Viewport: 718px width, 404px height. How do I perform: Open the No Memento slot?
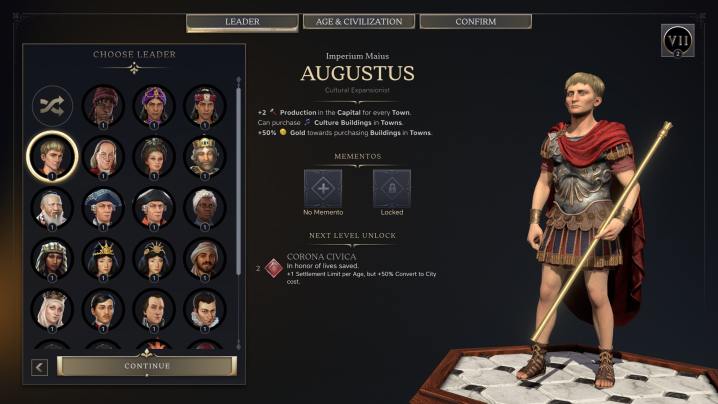[323, 188]
